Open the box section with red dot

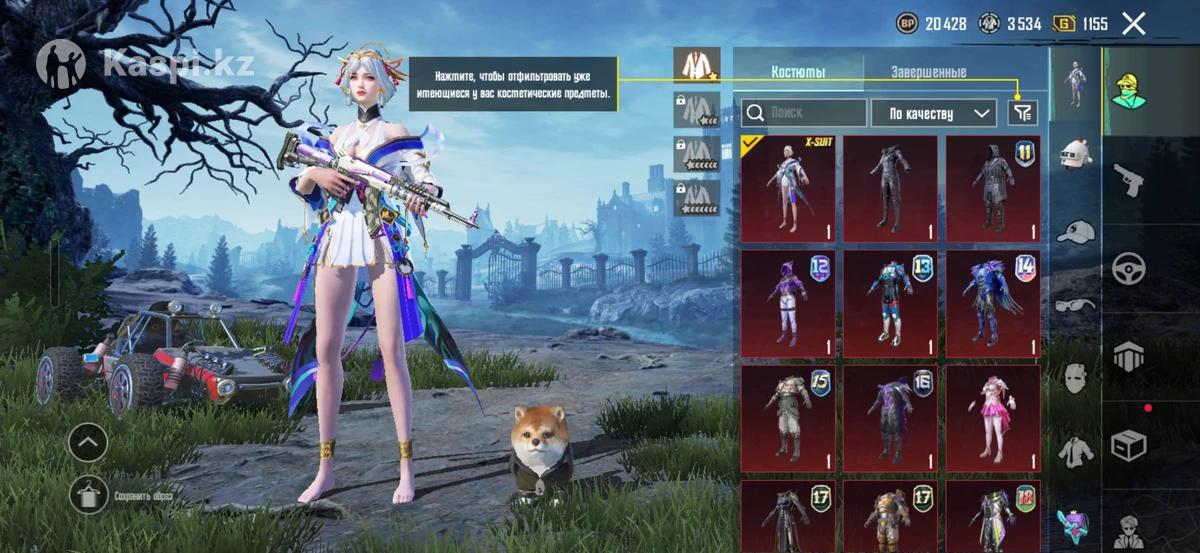pos(1129,443)
